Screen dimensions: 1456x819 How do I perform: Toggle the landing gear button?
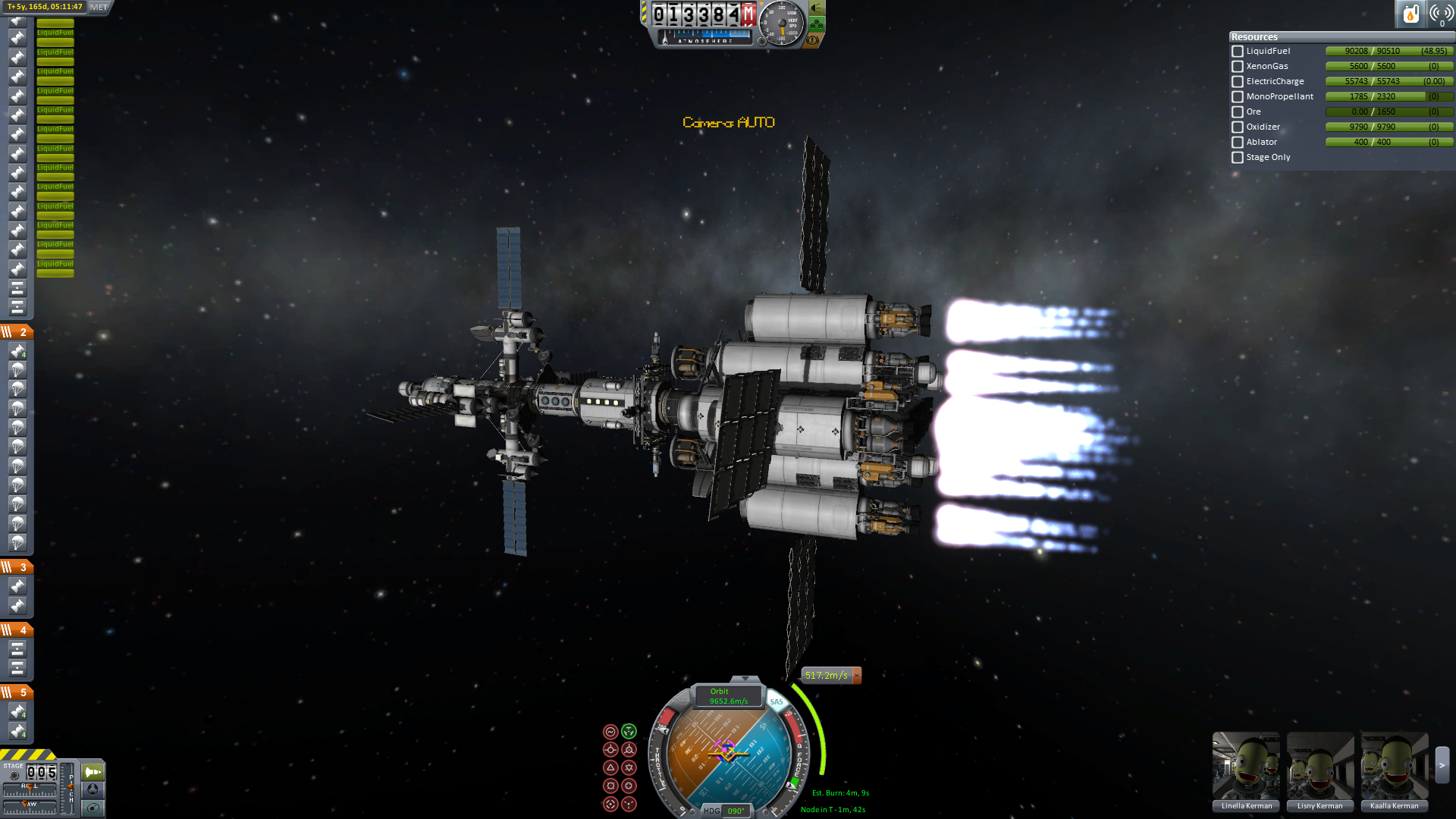(x=817, y=24)
